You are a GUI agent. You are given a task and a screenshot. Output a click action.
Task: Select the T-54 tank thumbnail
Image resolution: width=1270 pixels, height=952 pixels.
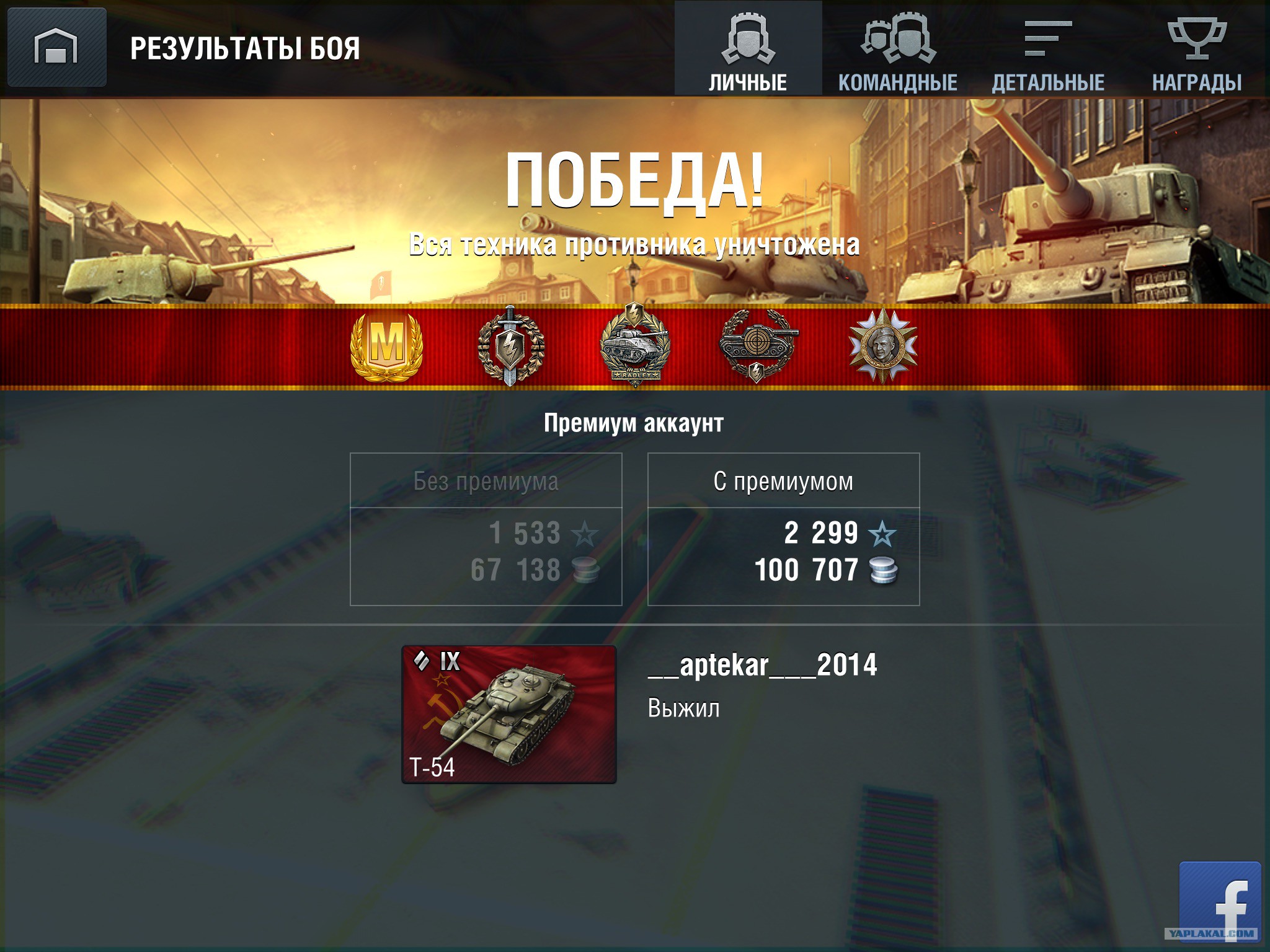[509, 715]
